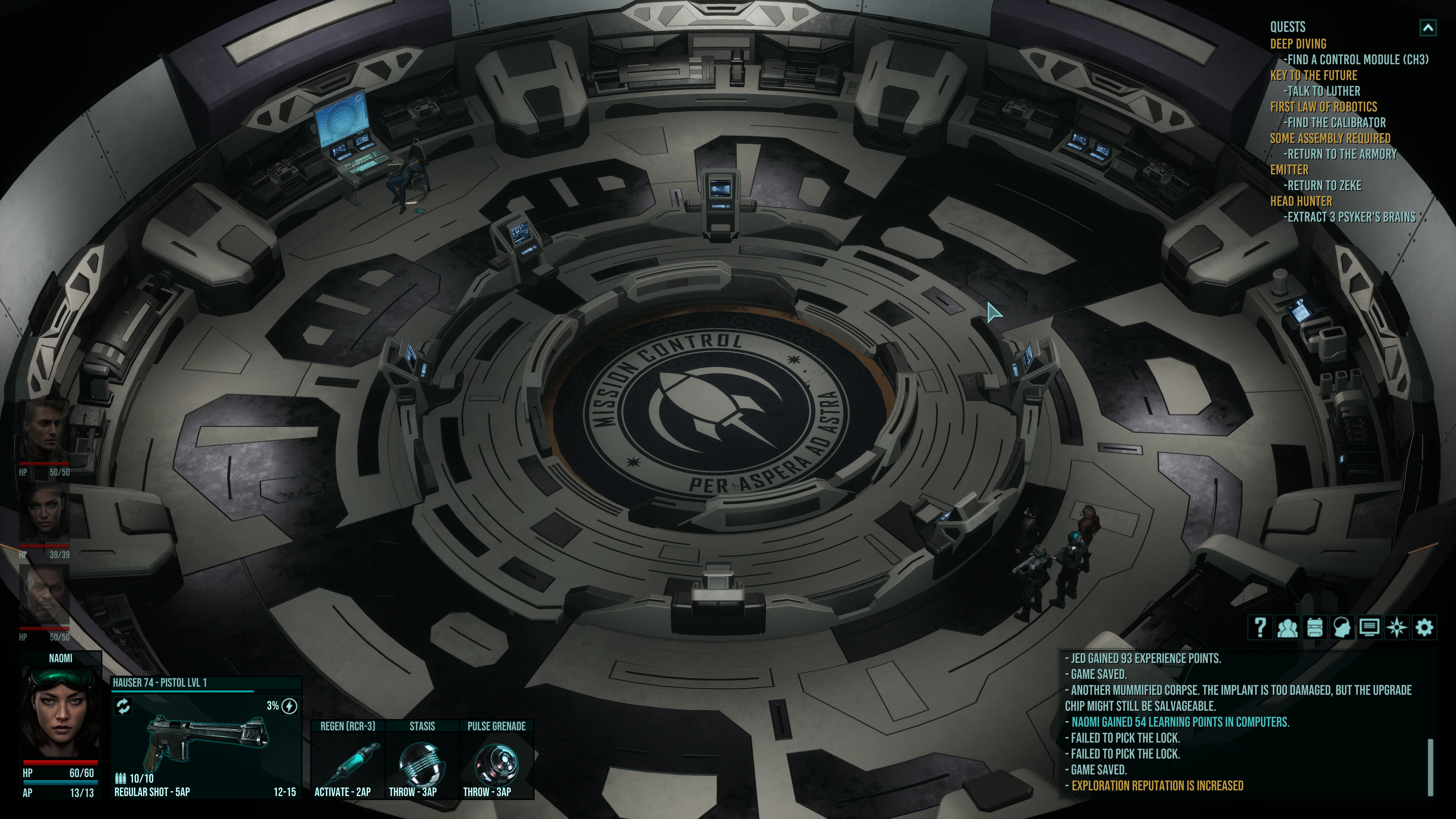Select the bald bearded man's party portrait
Screen dimensions: 1456x819
point(45,596)
